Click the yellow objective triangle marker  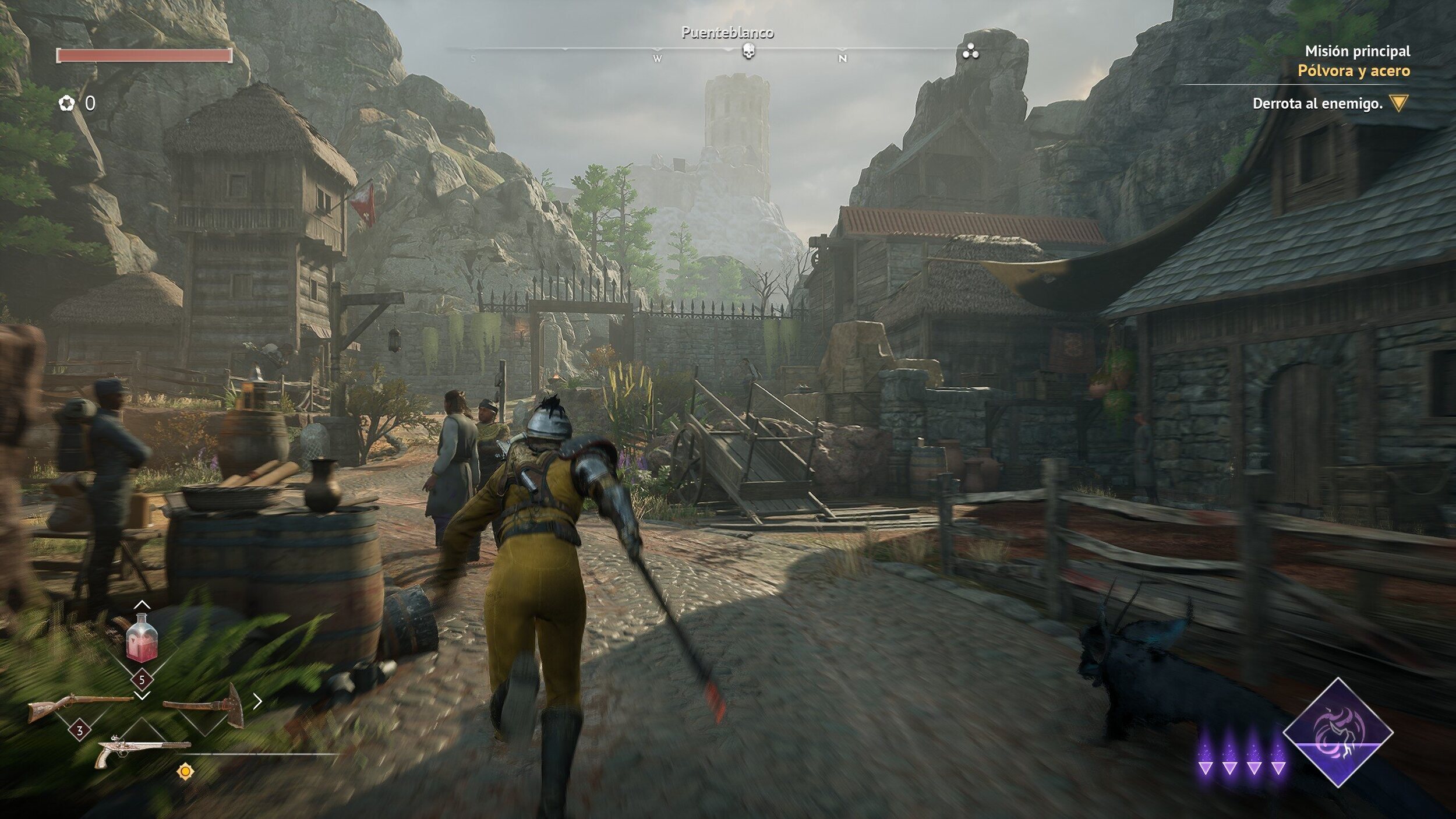1399,103
